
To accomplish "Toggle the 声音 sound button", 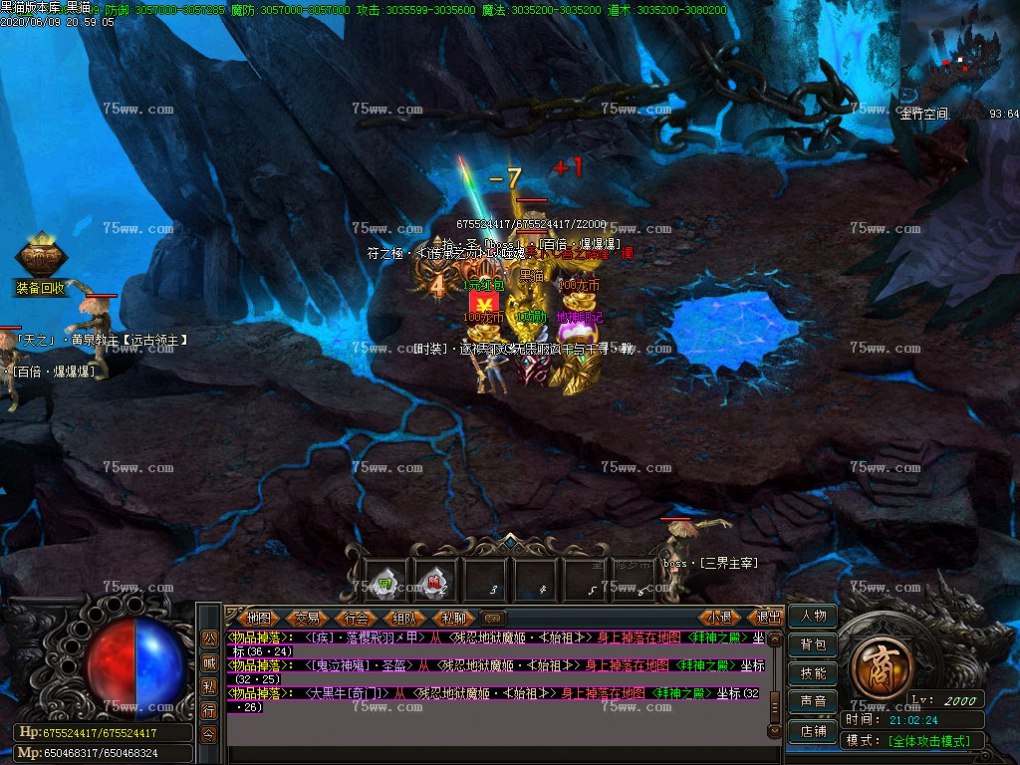I will coord(813,702).
